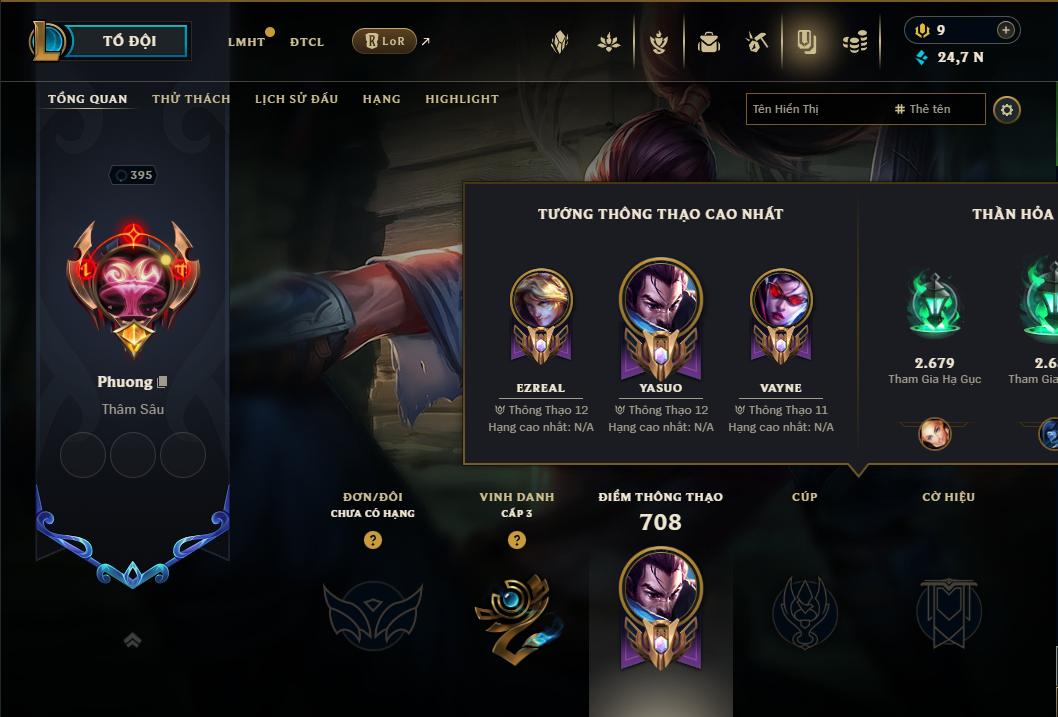Select the HẠNG tab
This screenshot has width=1058, height=717.
pos(381,99)
